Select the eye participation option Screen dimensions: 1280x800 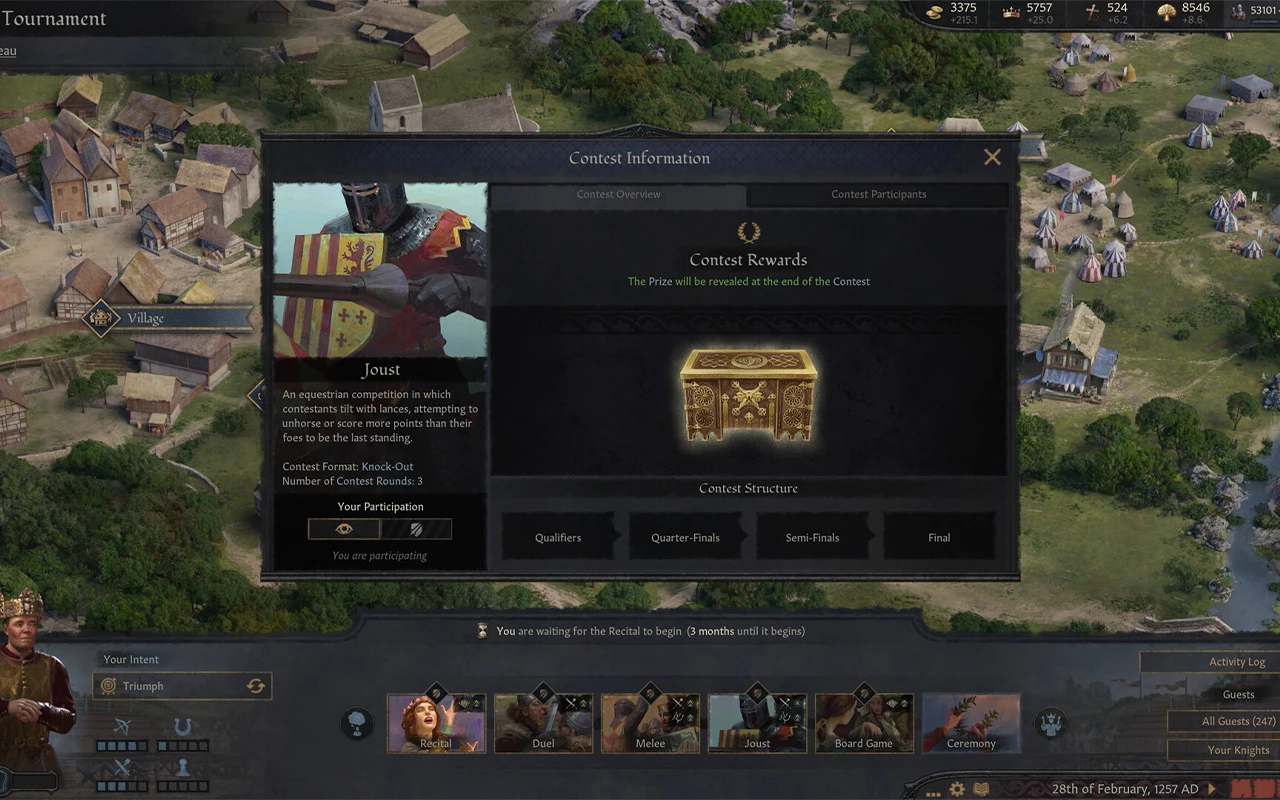click(x=344, y=530)
